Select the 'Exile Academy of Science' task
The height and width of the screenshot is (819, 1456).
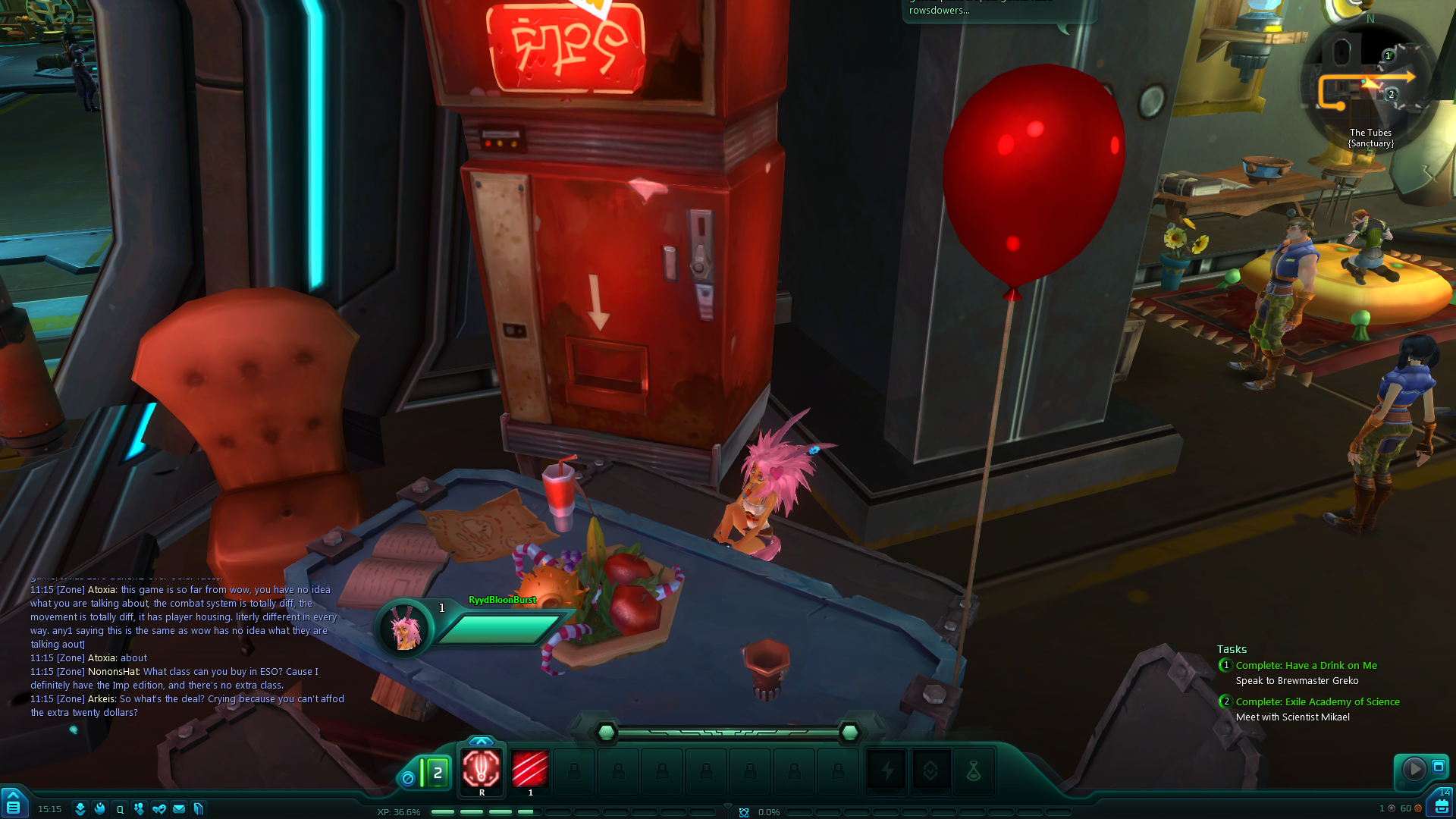(x=1317, y=702)
